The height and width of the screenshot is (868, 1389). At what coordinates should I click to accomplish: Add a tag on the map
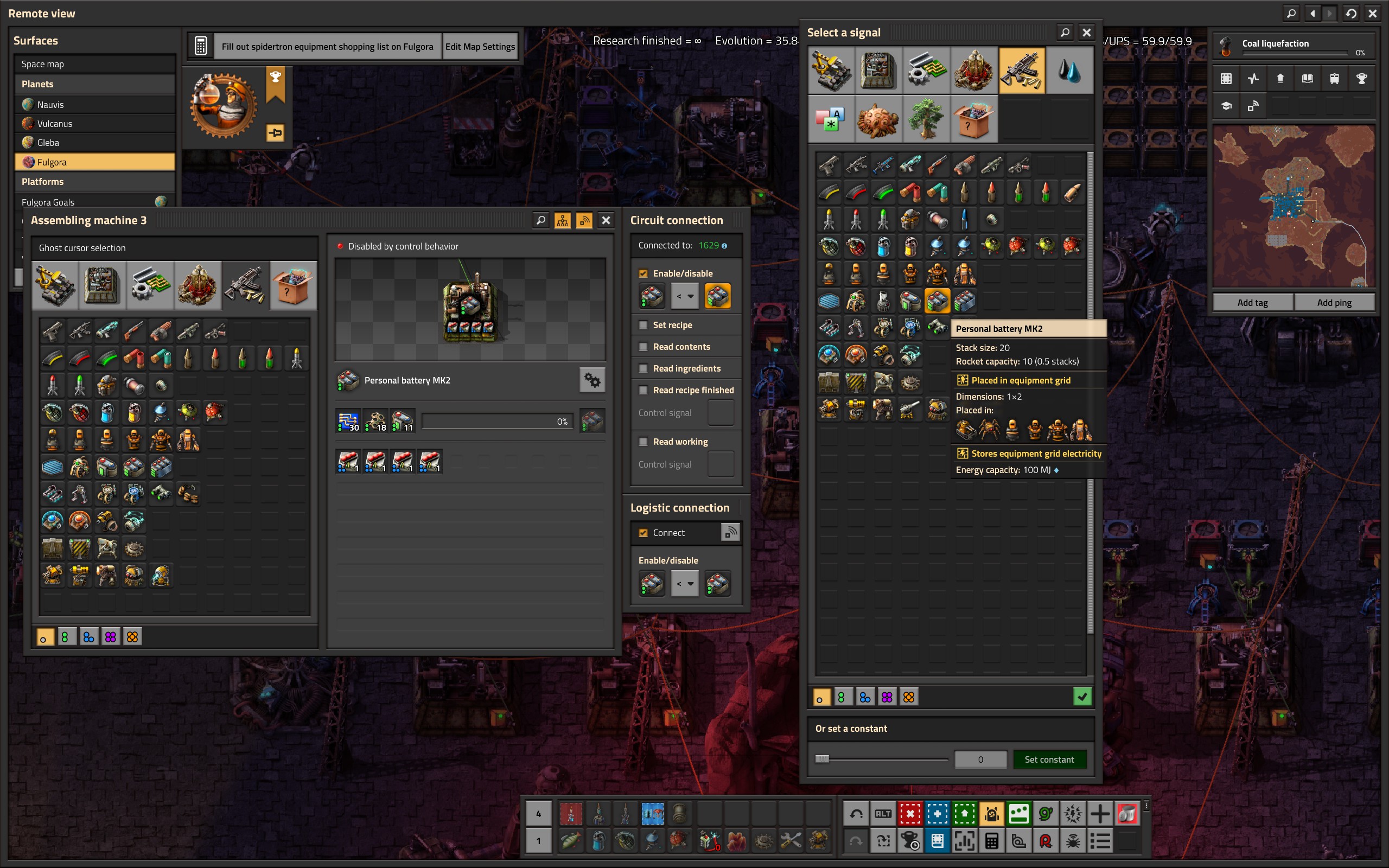pos(1252,303)
